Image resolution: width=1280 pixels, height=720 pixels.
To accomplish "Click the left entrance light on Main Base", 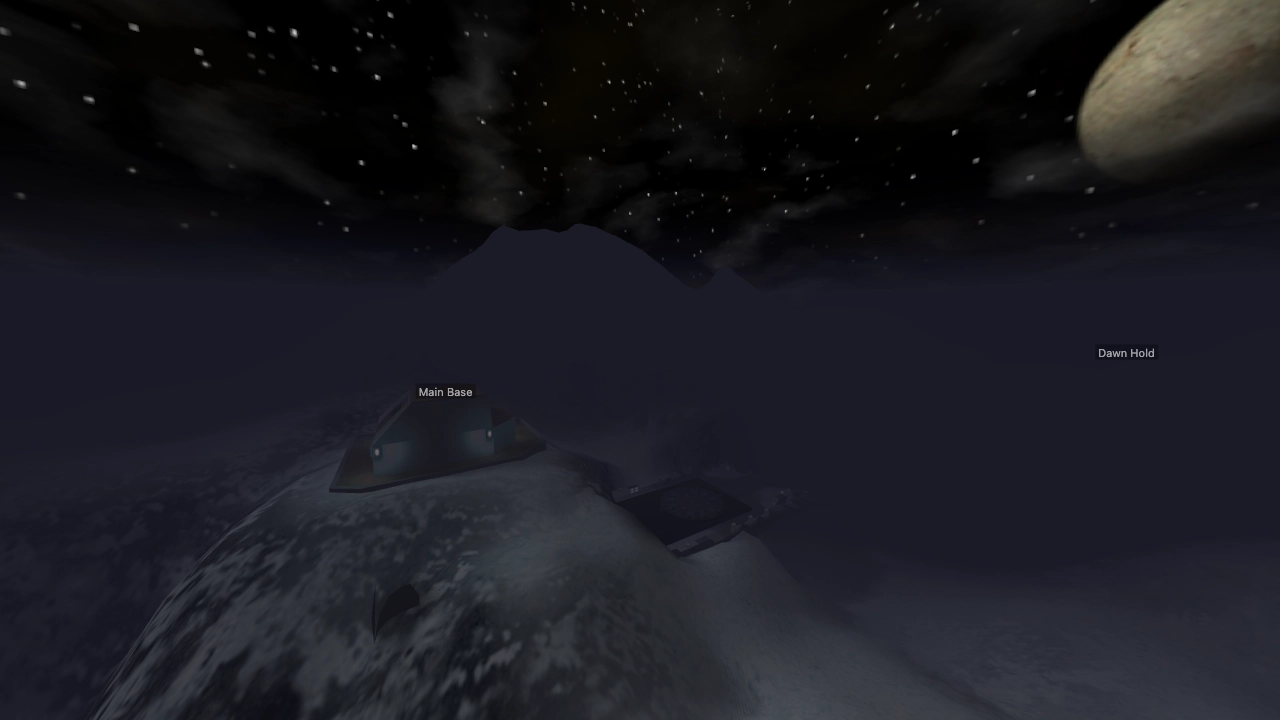I will [x=377, y=452].
